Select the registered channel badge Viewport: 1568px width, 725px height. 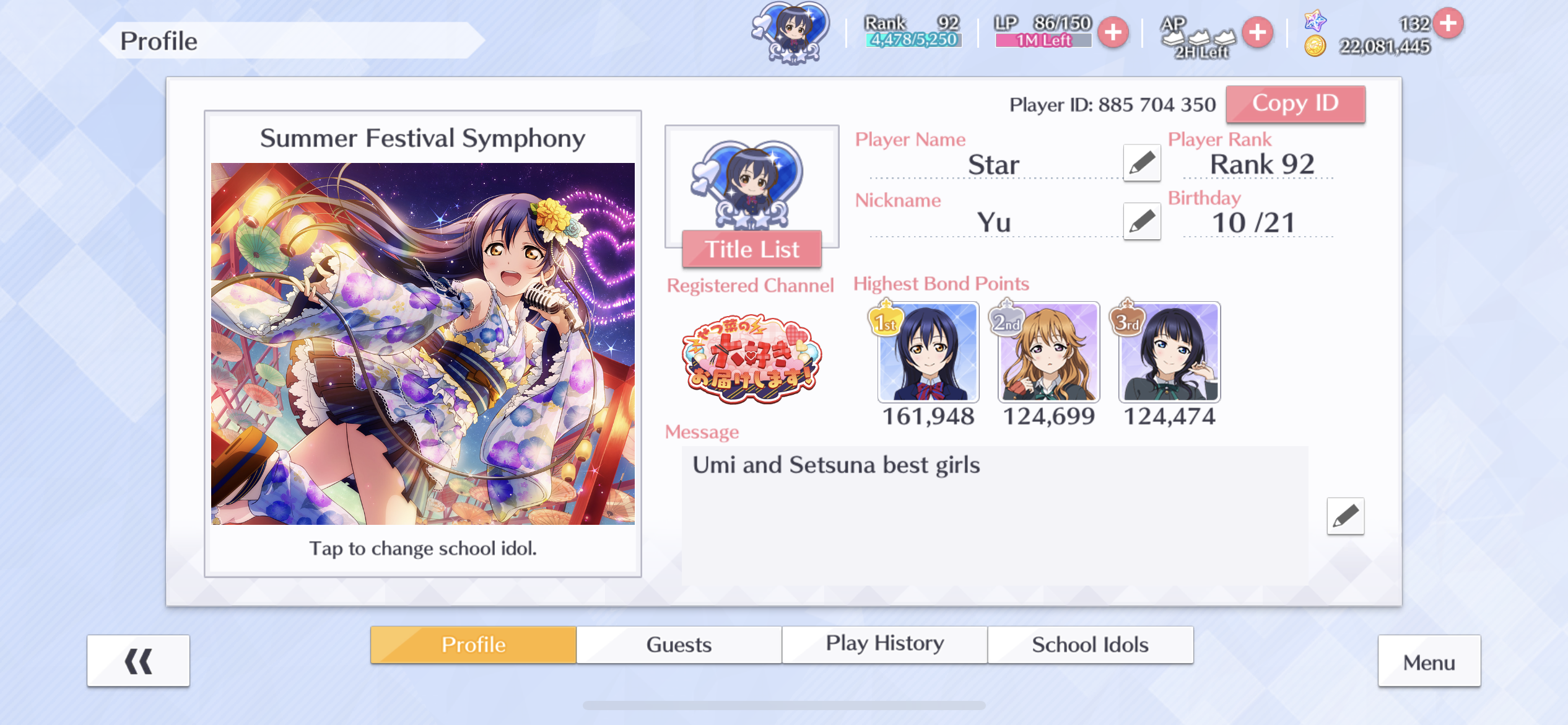(751, 359)
